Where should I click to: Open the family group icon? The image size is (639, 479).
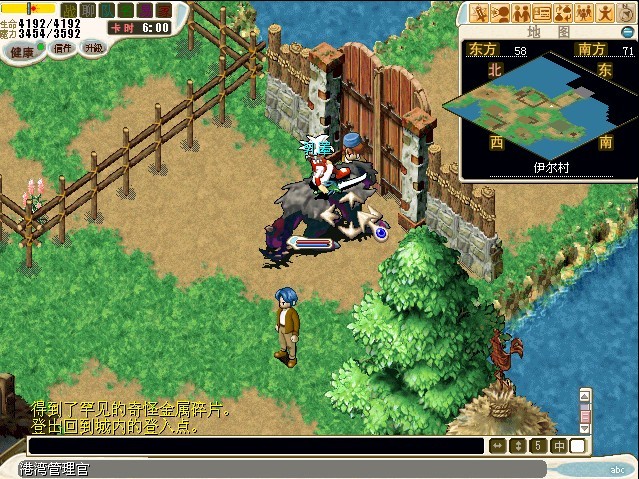point(583,13)
